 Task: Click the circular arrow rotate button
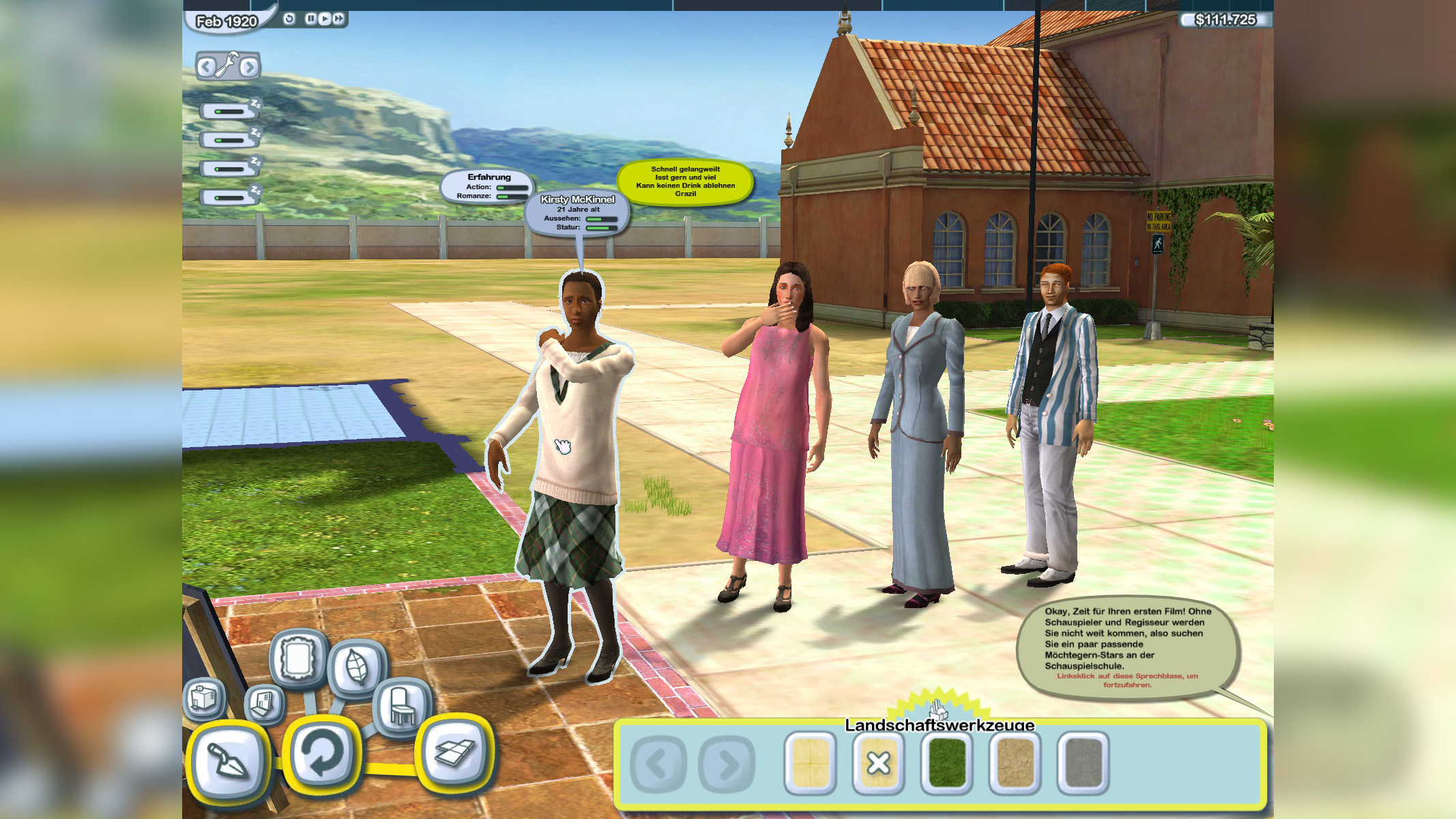[321, 752]
